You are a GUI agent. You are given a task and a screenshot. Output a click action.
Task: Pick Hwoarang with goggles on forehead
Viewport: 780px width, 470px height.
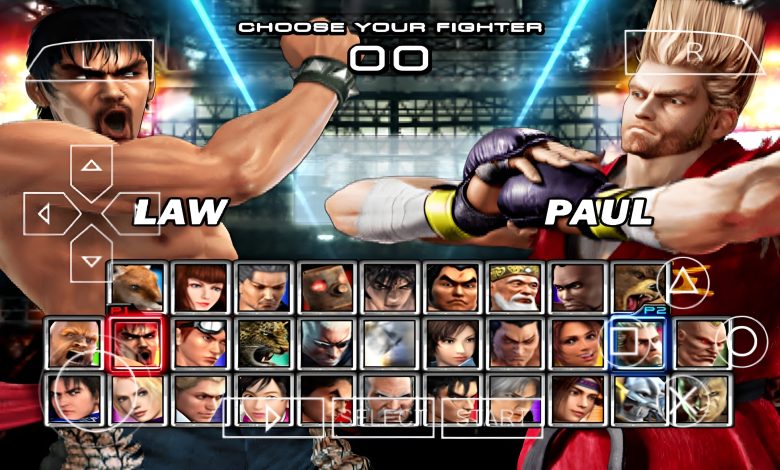pos(201,344)
